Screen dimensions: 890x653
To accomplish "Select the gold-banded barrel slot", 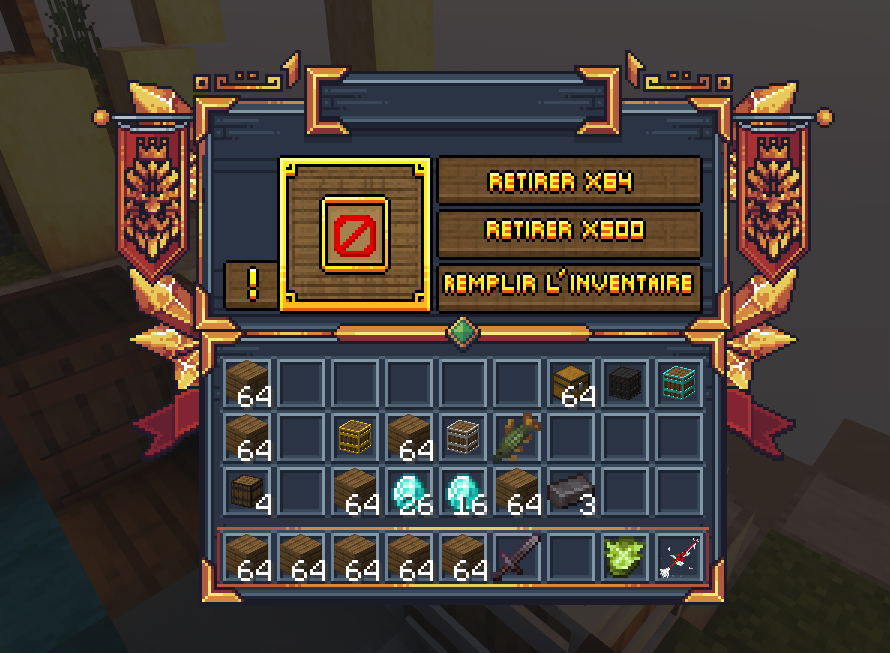I will (x=355, y=437).
